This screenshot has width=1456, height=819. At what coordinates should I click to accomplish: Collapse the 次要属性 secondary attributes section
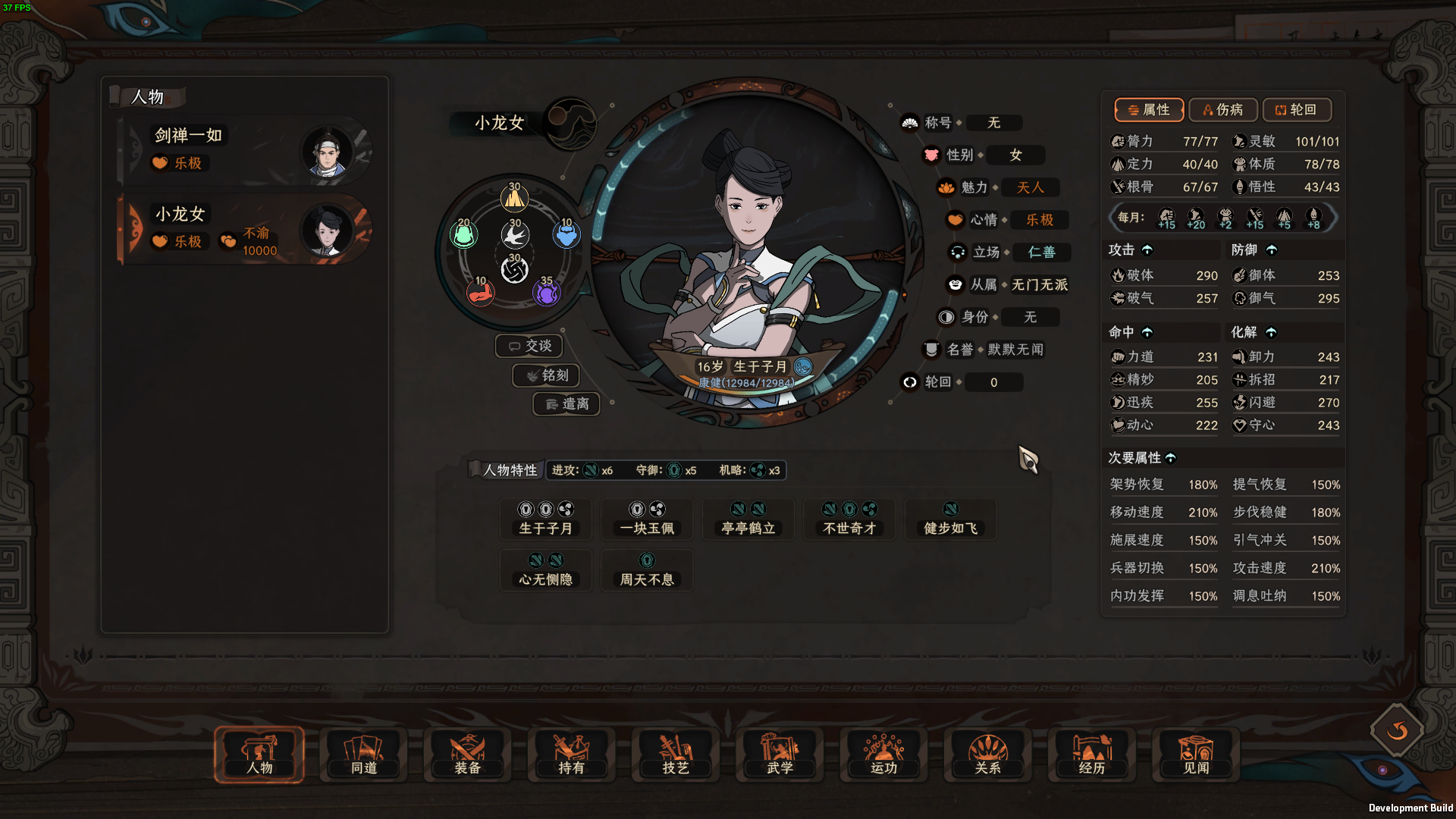[x=1172, y=458]
